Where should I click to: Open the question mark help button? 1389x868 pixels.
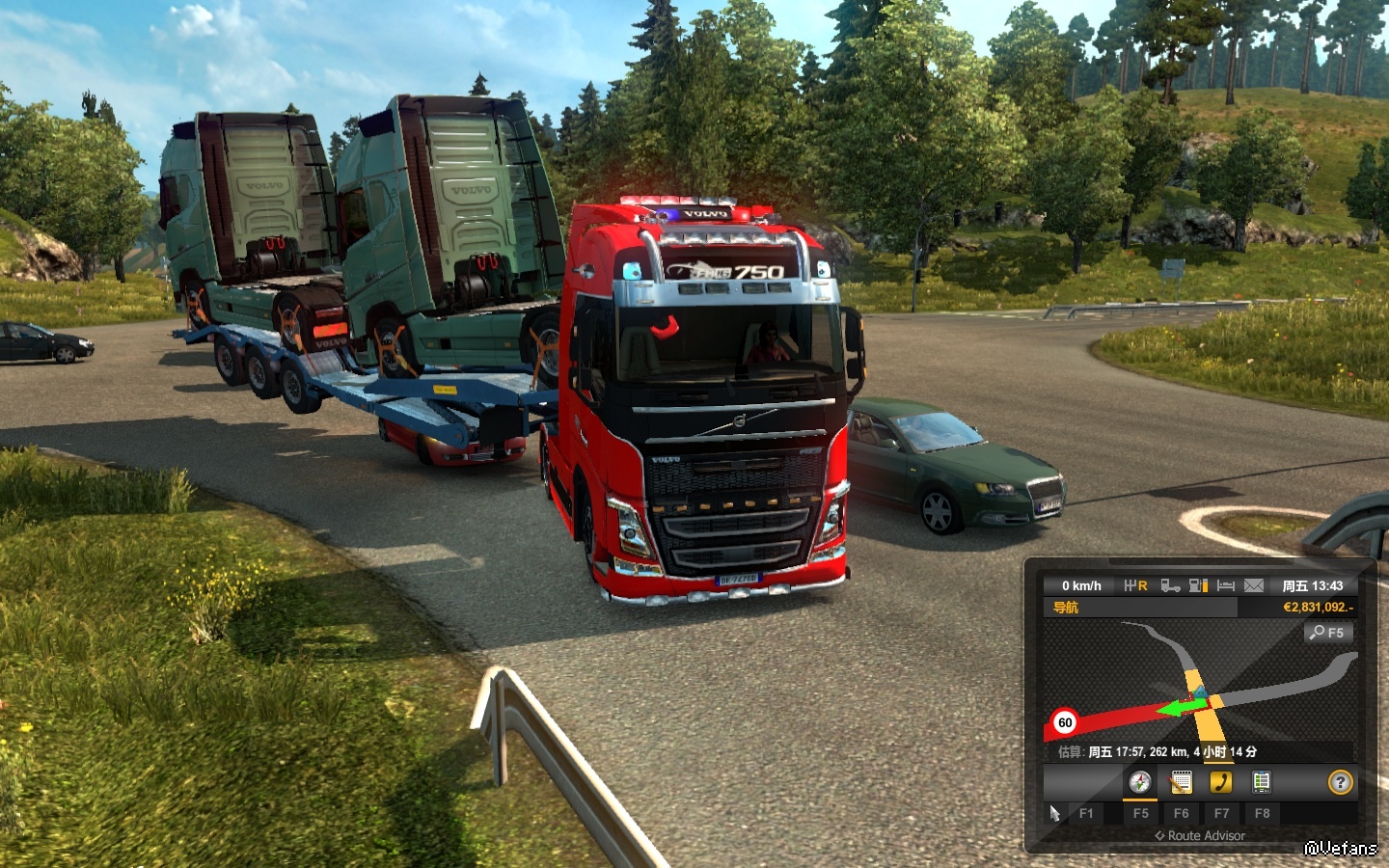[1340, 782]
